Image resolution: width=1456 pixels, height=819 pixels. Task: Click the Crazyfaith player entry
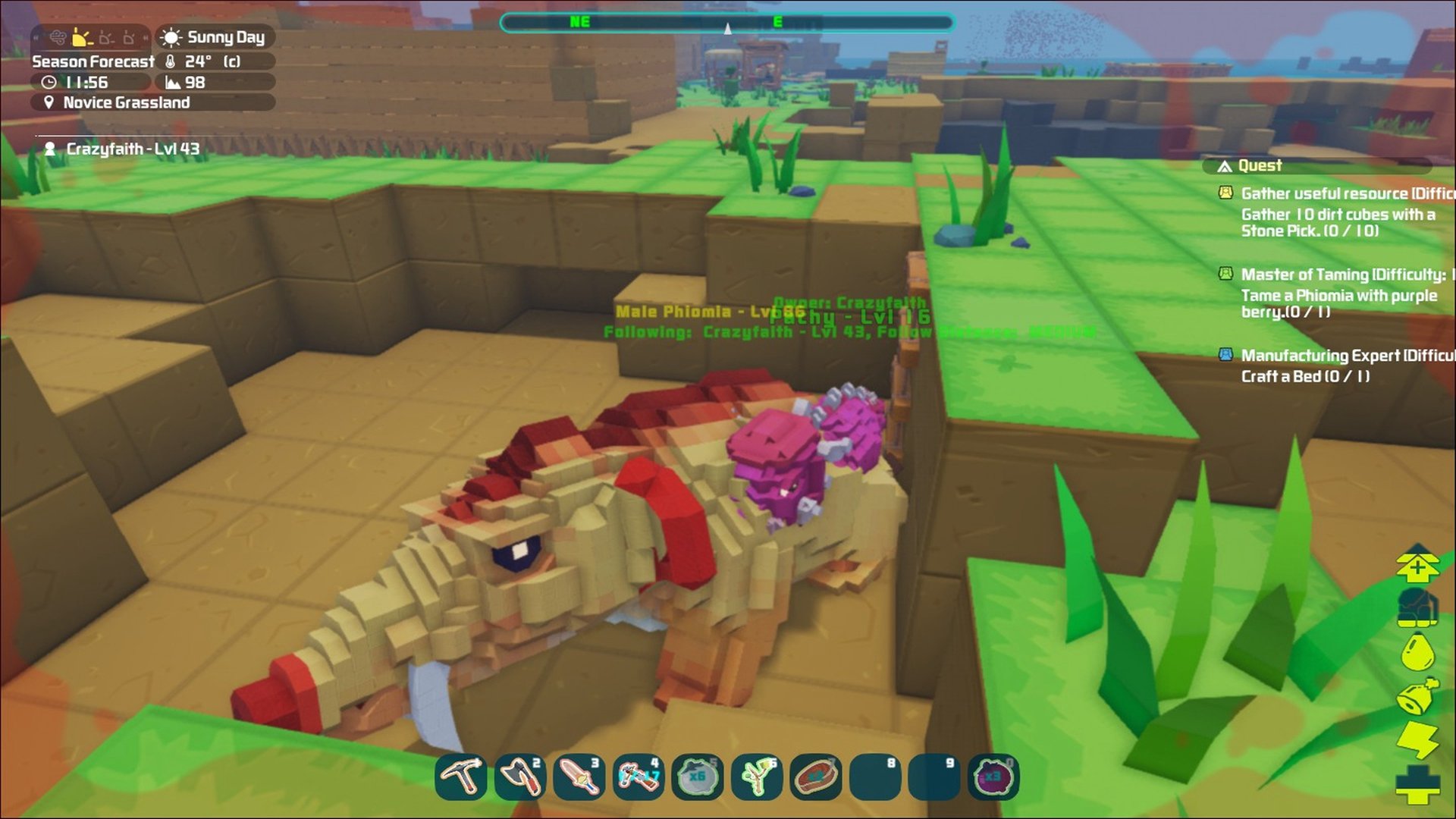[132, 149]
